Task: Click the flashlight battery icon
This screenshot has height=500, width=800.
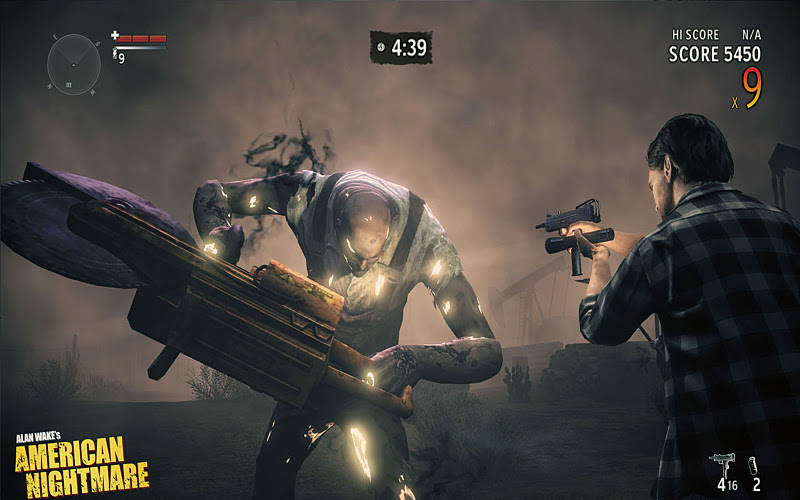Action: (x=116, y=51)
